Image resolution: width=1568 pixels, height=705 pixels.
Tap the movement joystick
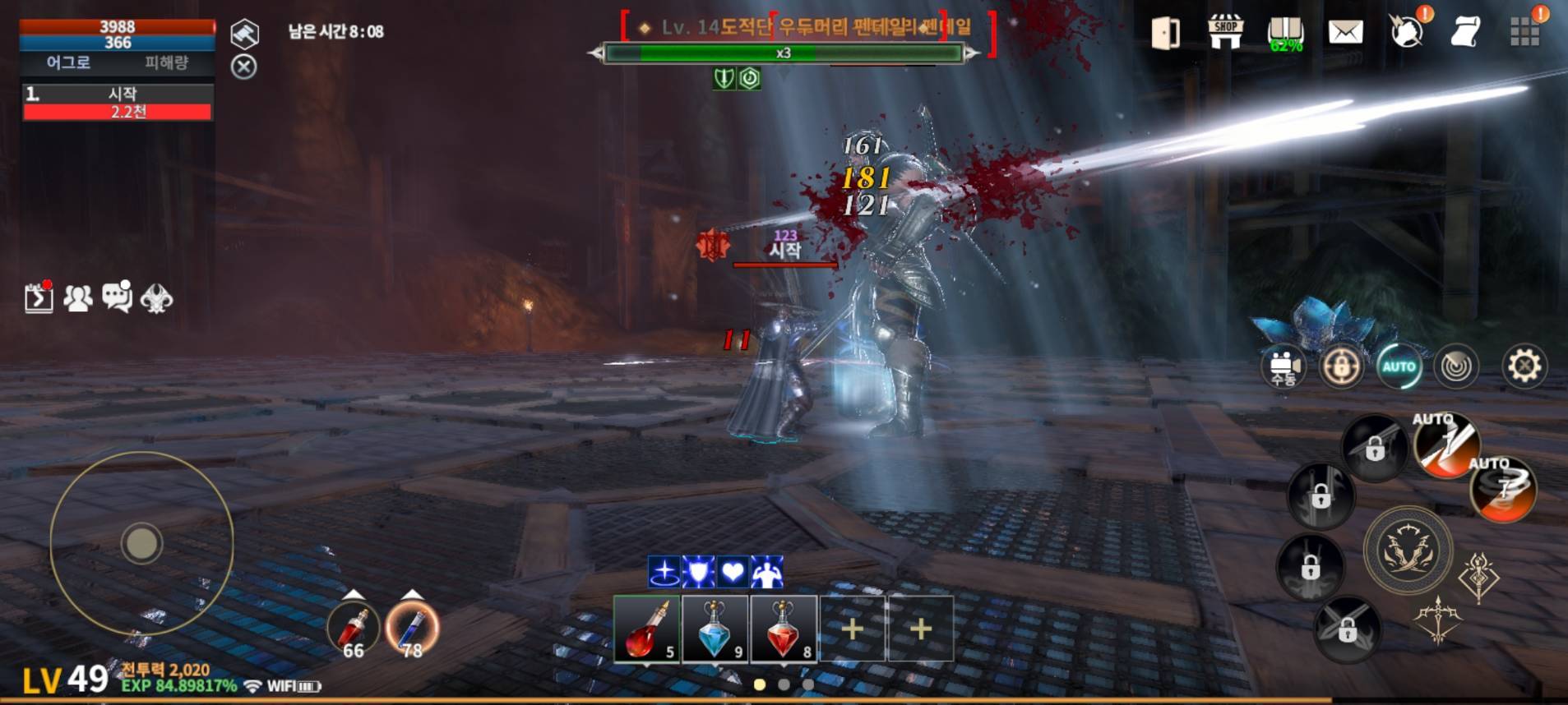140,542
